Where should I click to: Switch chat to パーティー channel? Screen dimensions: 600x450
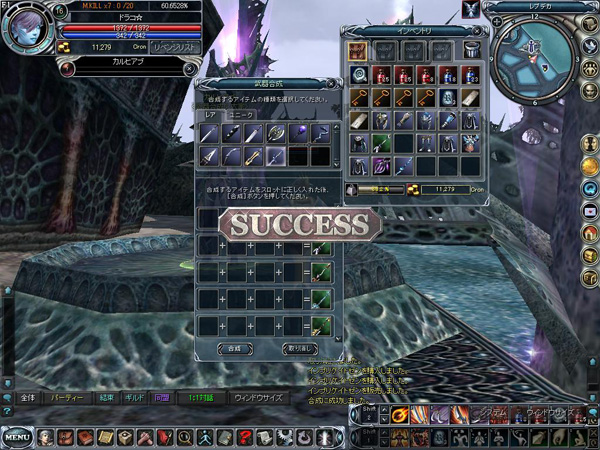click(68, 397)
